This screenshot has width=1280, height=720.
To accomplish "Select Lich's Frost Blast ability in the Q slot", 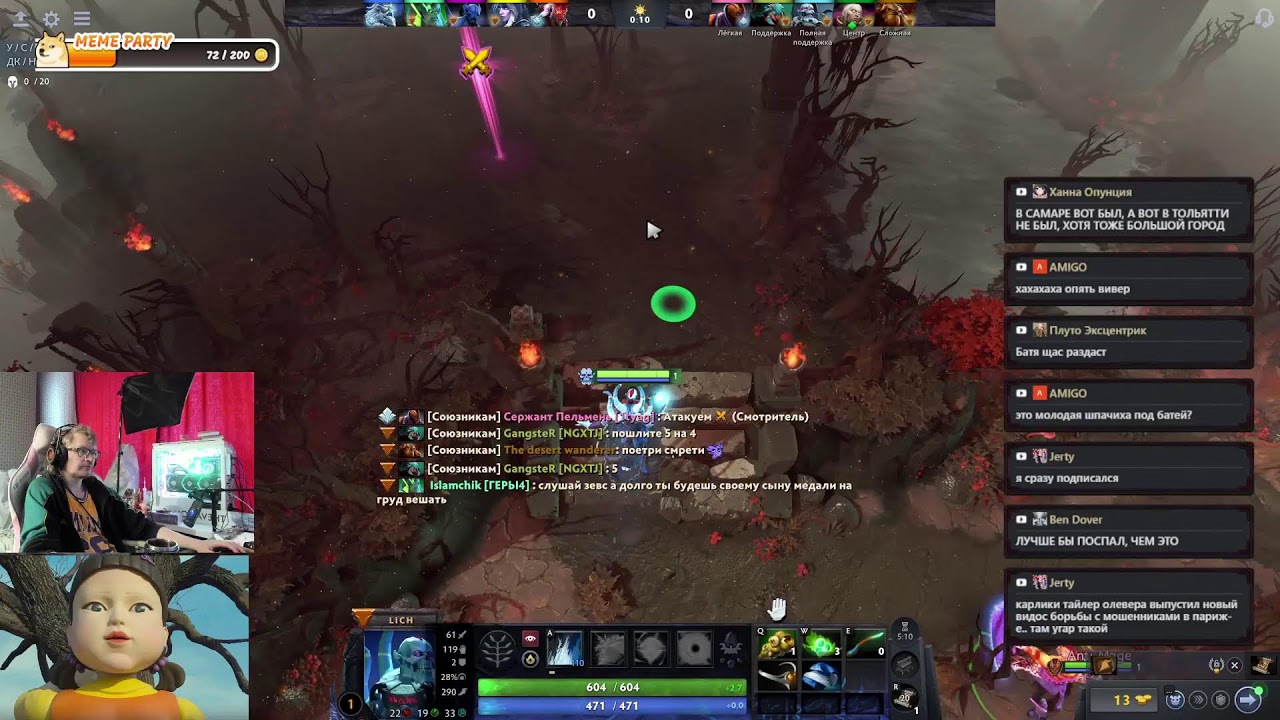I will (x=564, y=649).
